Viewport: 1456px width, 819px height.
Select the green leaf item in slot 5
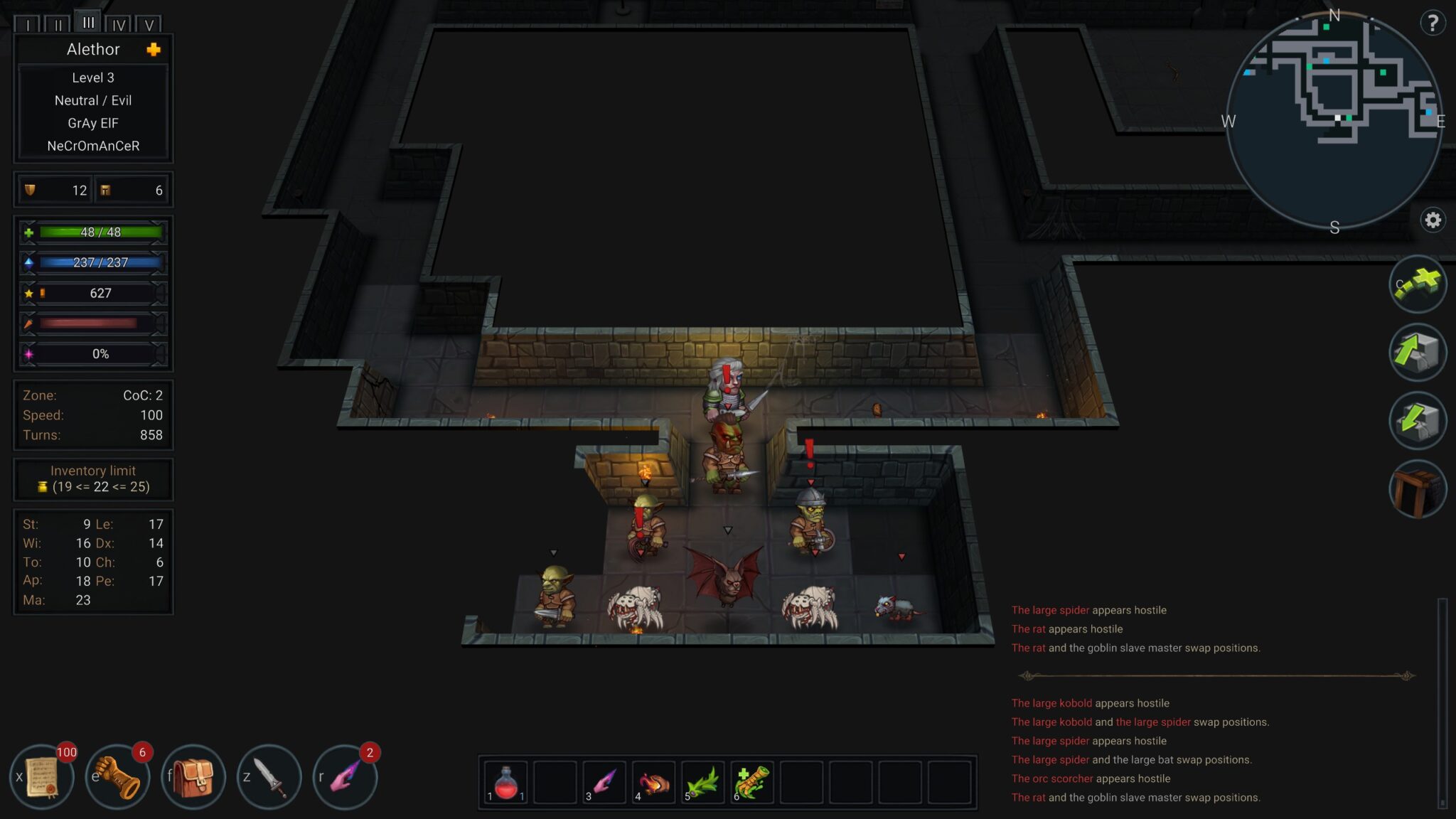(x=702, y=783)
